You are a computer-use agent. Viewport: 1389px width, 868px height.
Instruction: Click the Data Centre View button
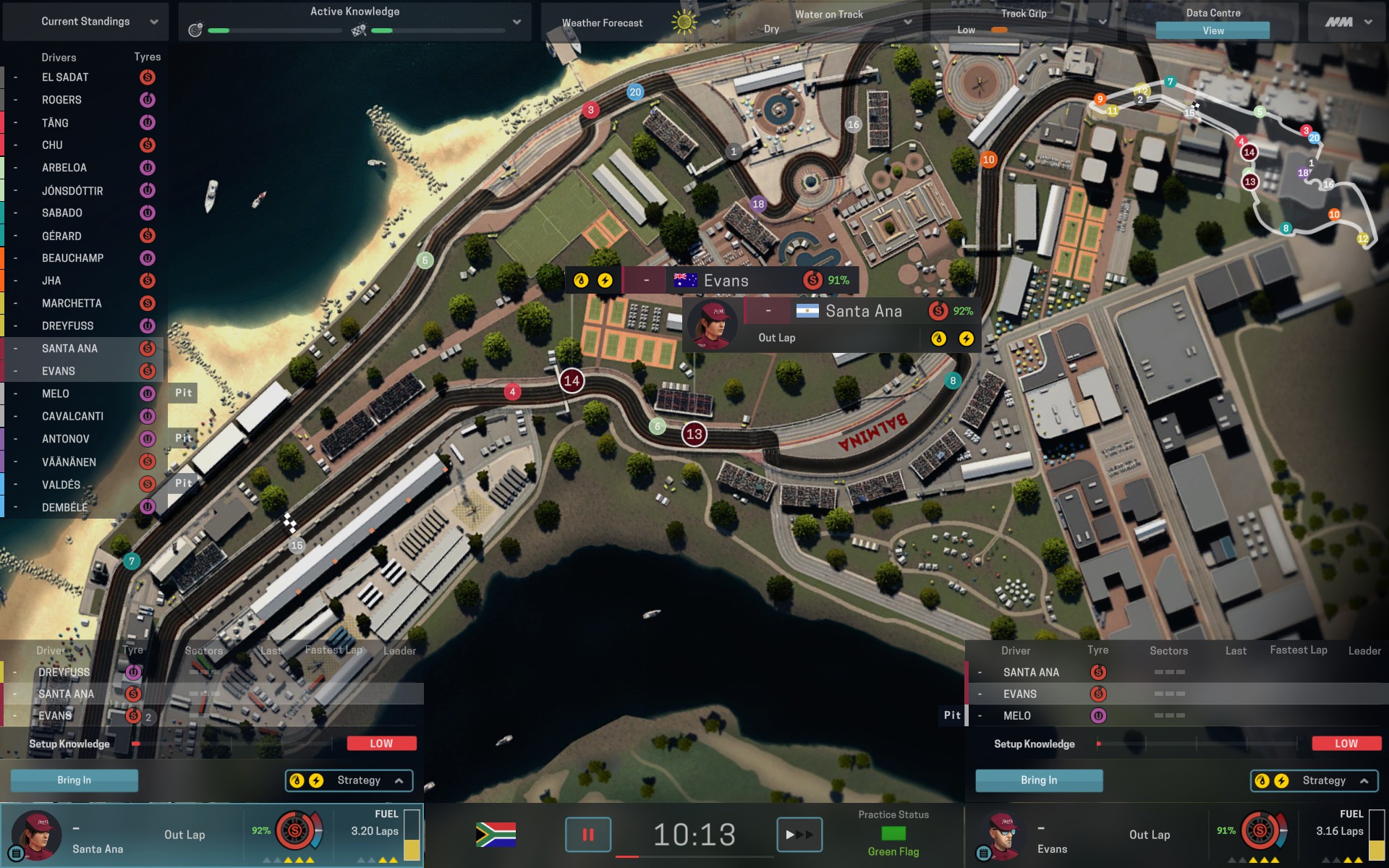(x=1212, y=30)
